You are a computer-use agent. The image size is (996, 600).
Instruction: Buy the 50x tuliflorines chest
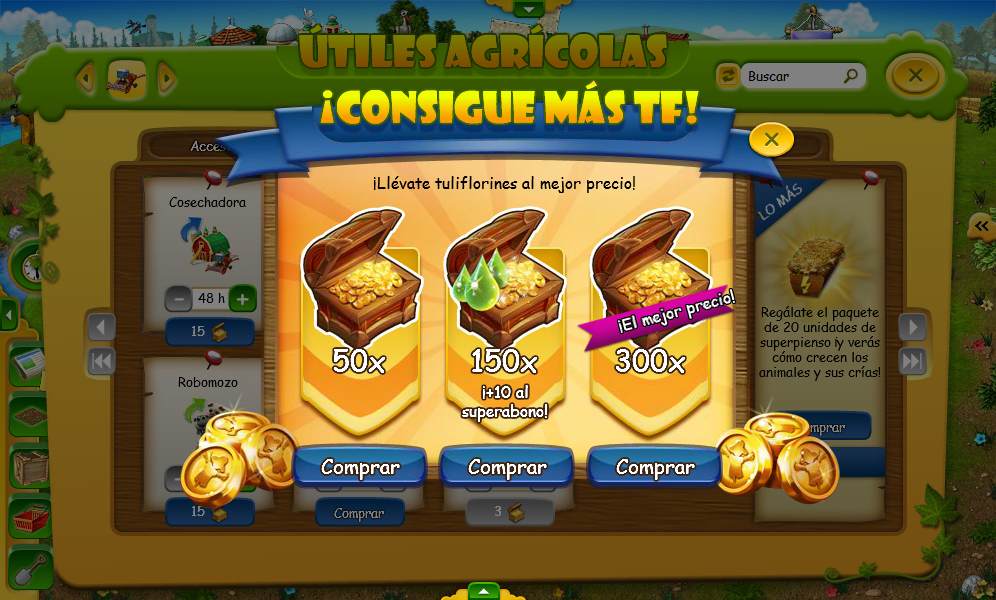pos(360,467)
